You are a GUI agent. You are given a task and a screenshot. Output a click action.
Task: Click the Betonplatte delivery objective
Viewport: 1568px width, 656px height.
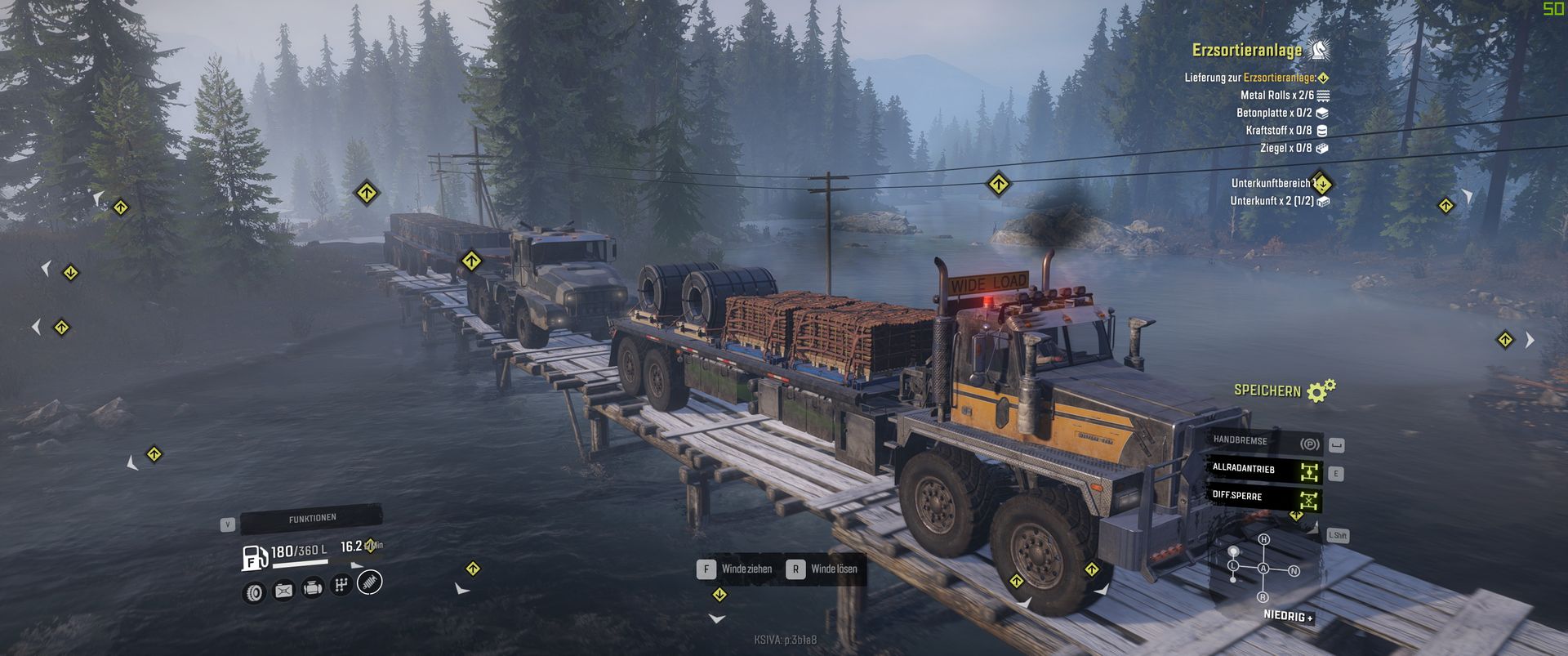click(1275, 114)
